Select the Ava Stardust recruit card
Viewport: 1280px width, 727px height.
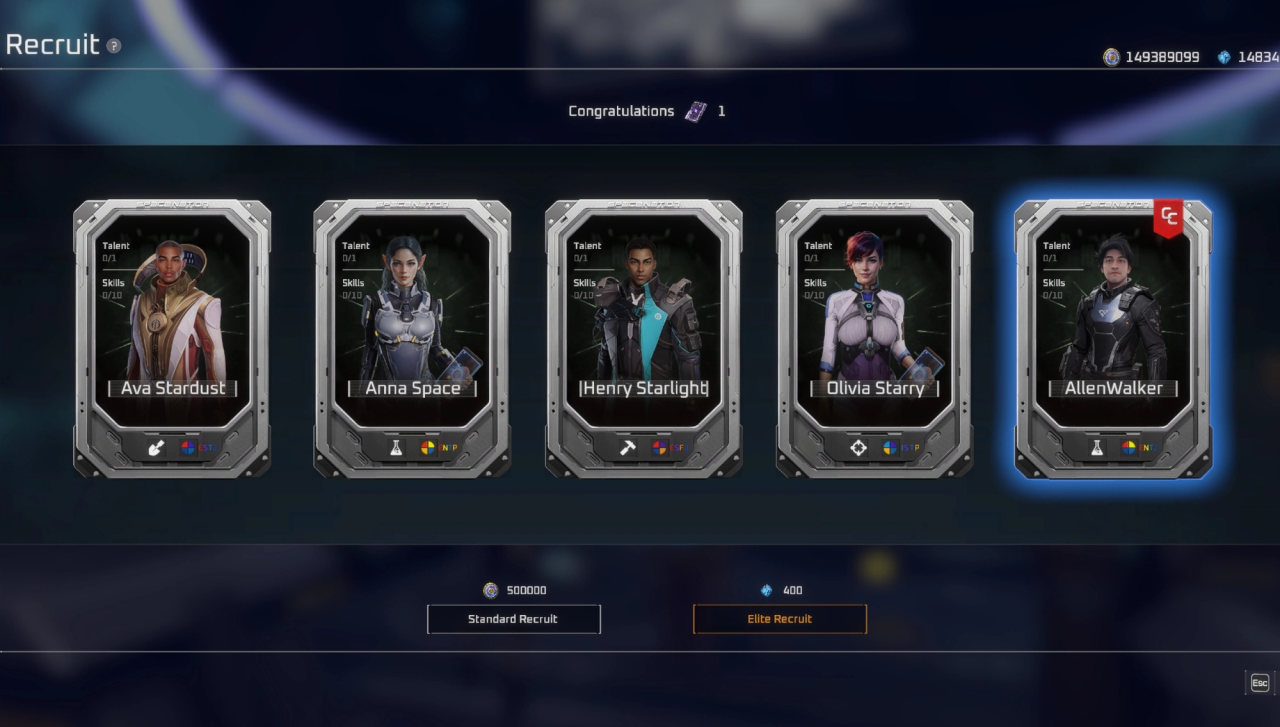point(172,338)
